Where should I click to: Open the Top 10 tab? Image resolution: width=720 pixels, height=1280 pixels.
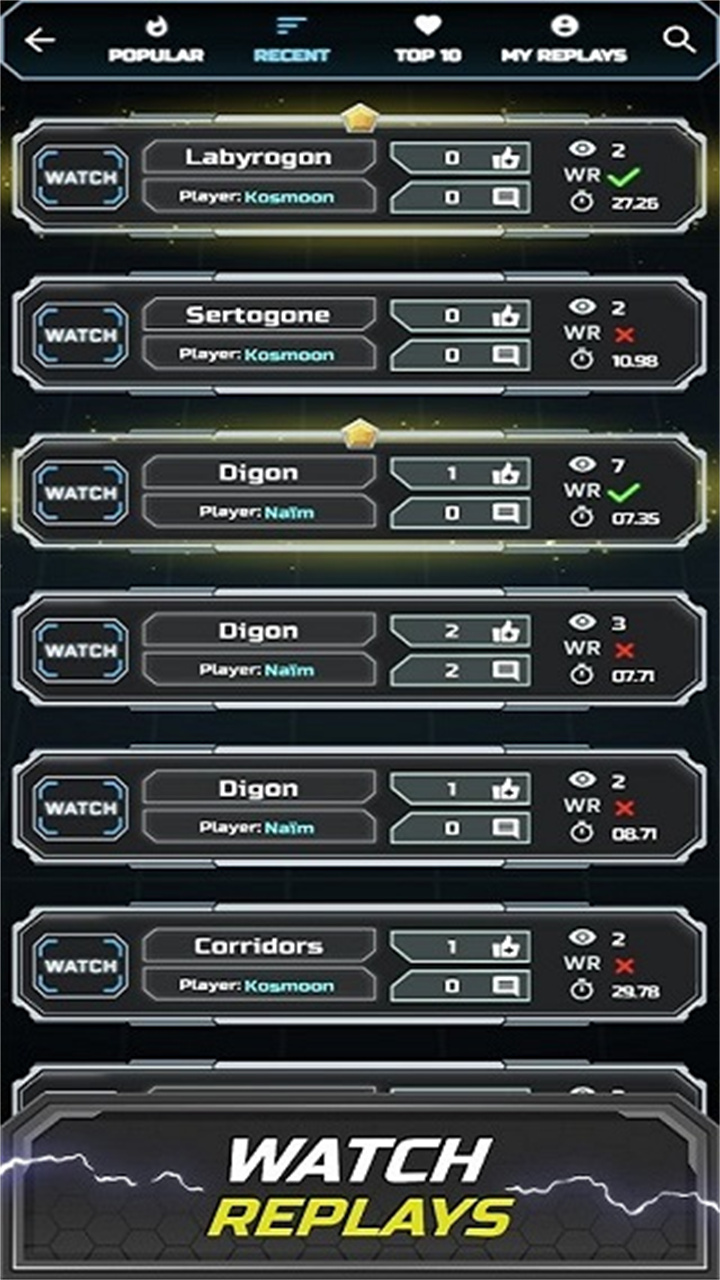[428, 40]
